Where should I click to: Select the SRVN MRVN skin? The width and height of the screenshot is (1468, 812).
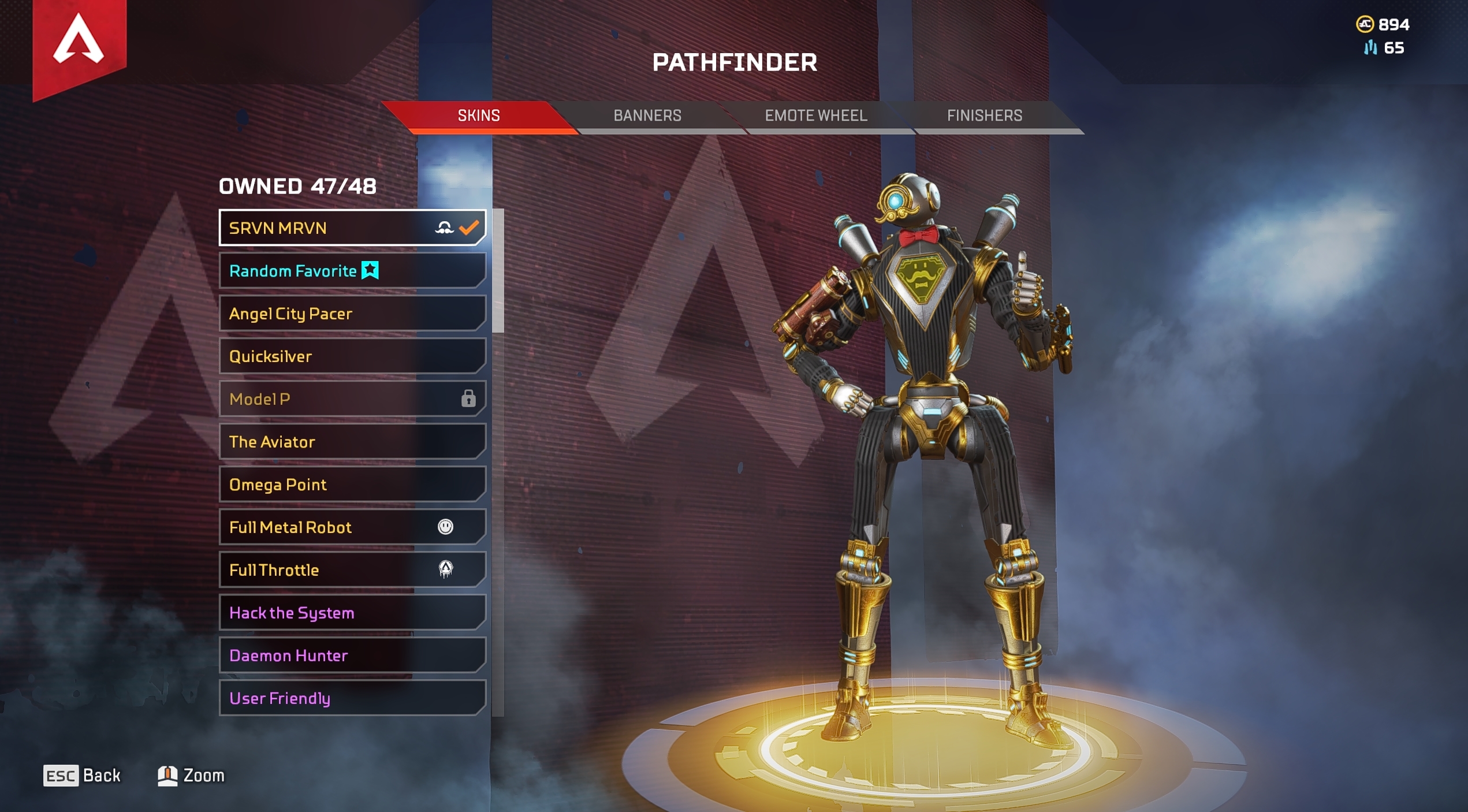click(352, 228)
